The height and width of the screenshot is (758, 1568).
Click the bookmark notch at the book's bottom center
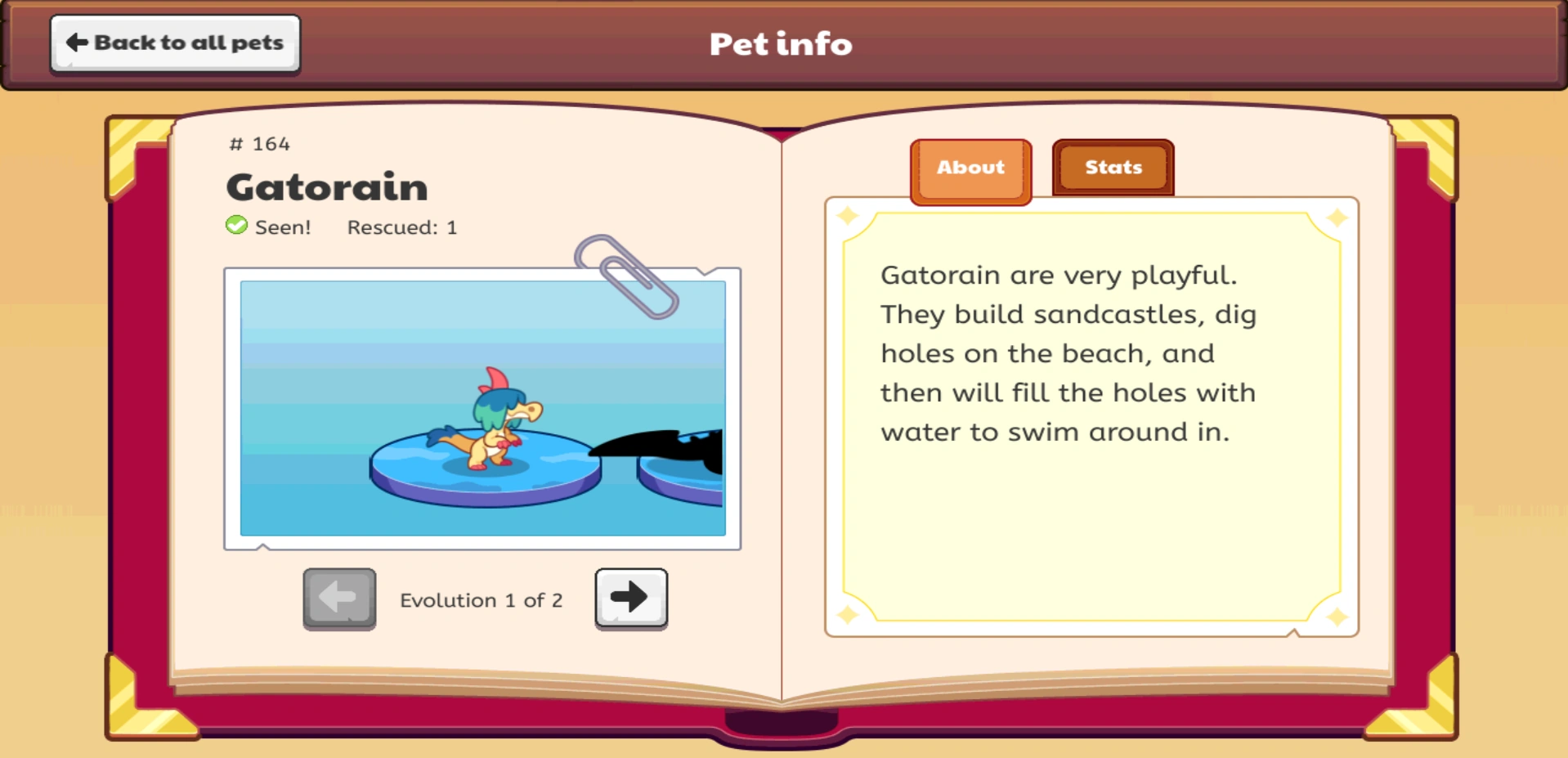(x=782, y=725)
